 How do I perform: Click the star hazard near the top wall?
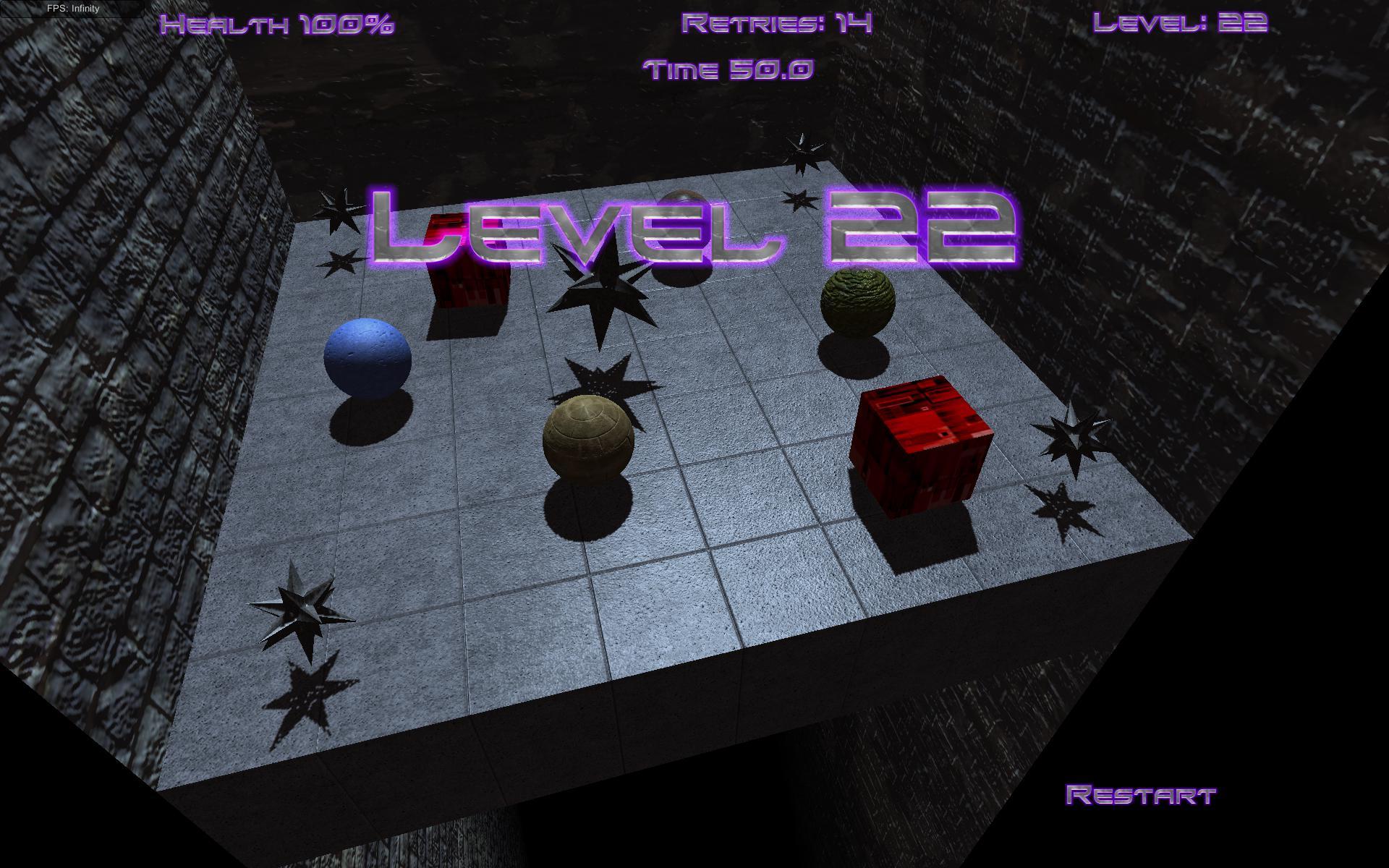coord(803,152)
